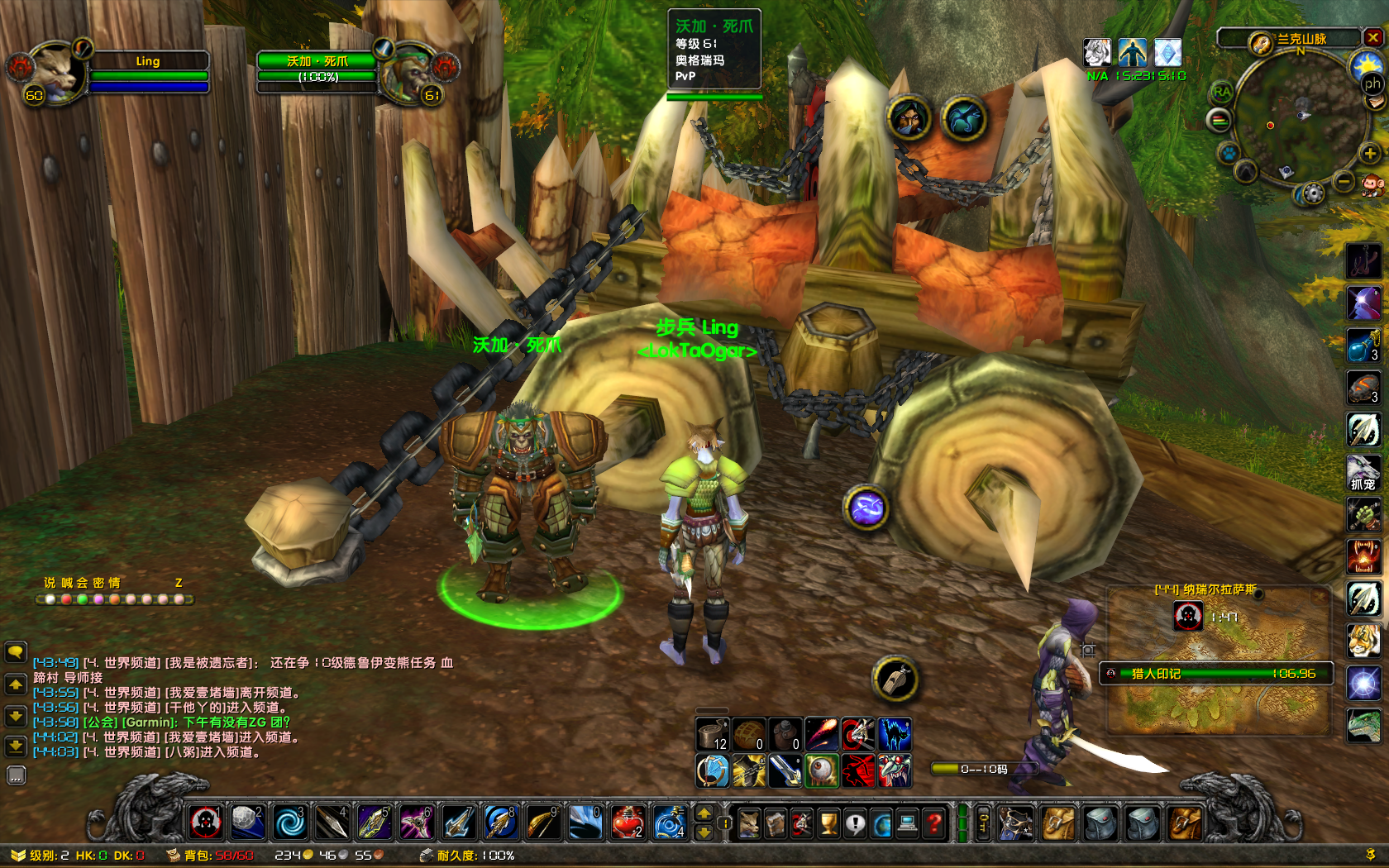Open the red question mark help button
The image size is (1389, 868).
(x=934, y=823)
